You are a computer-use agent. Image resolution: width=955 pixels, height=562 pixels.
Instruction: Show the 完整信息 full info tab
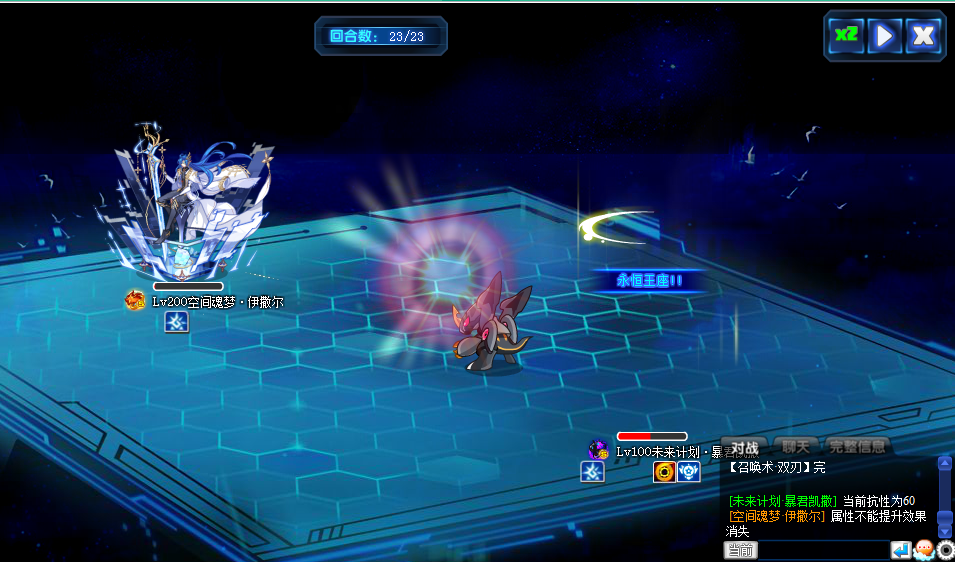tap(857, 447)
